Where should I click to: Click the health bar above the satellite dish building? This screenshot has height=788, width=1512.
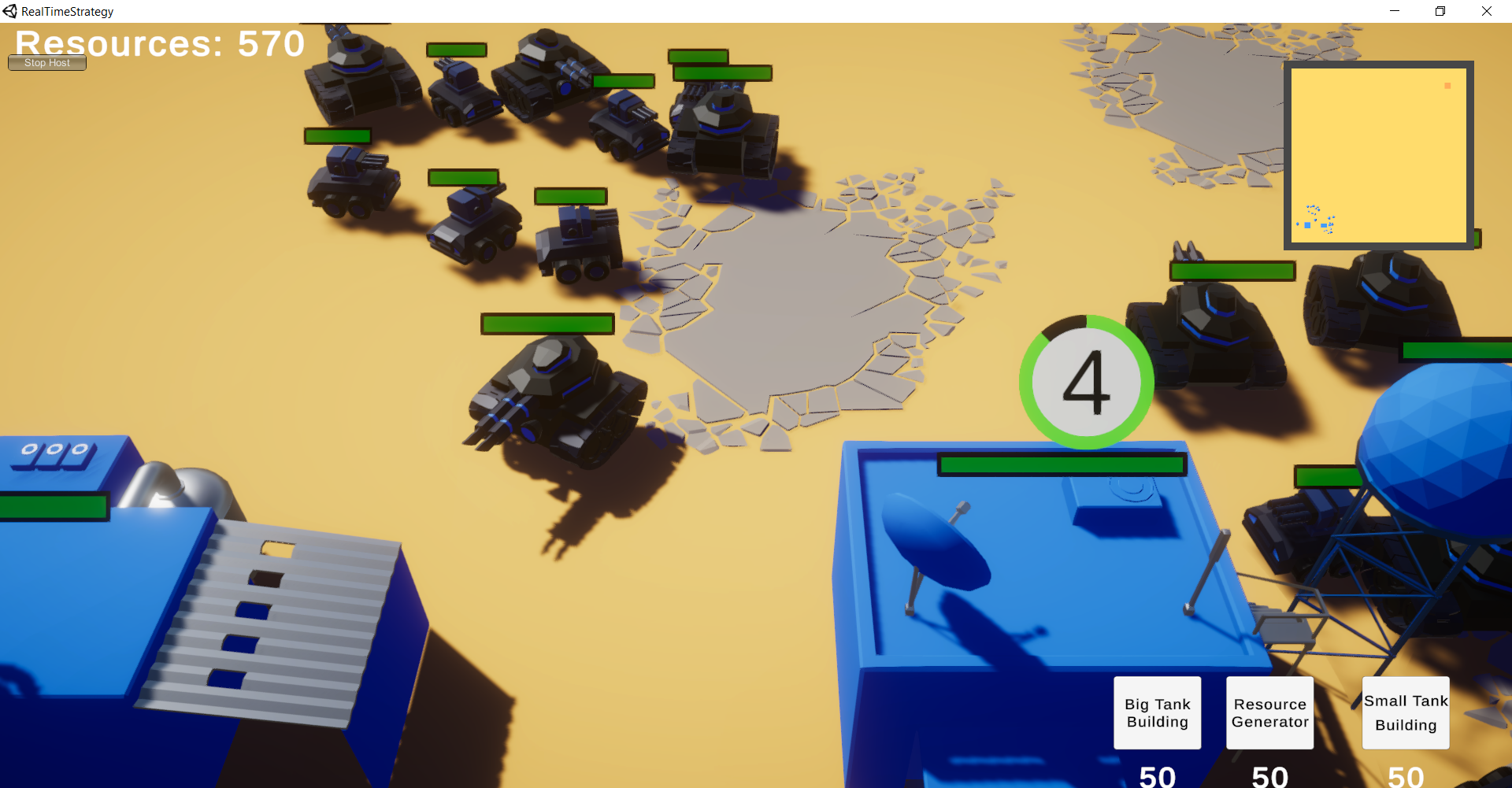click(x=1061, y=464)
